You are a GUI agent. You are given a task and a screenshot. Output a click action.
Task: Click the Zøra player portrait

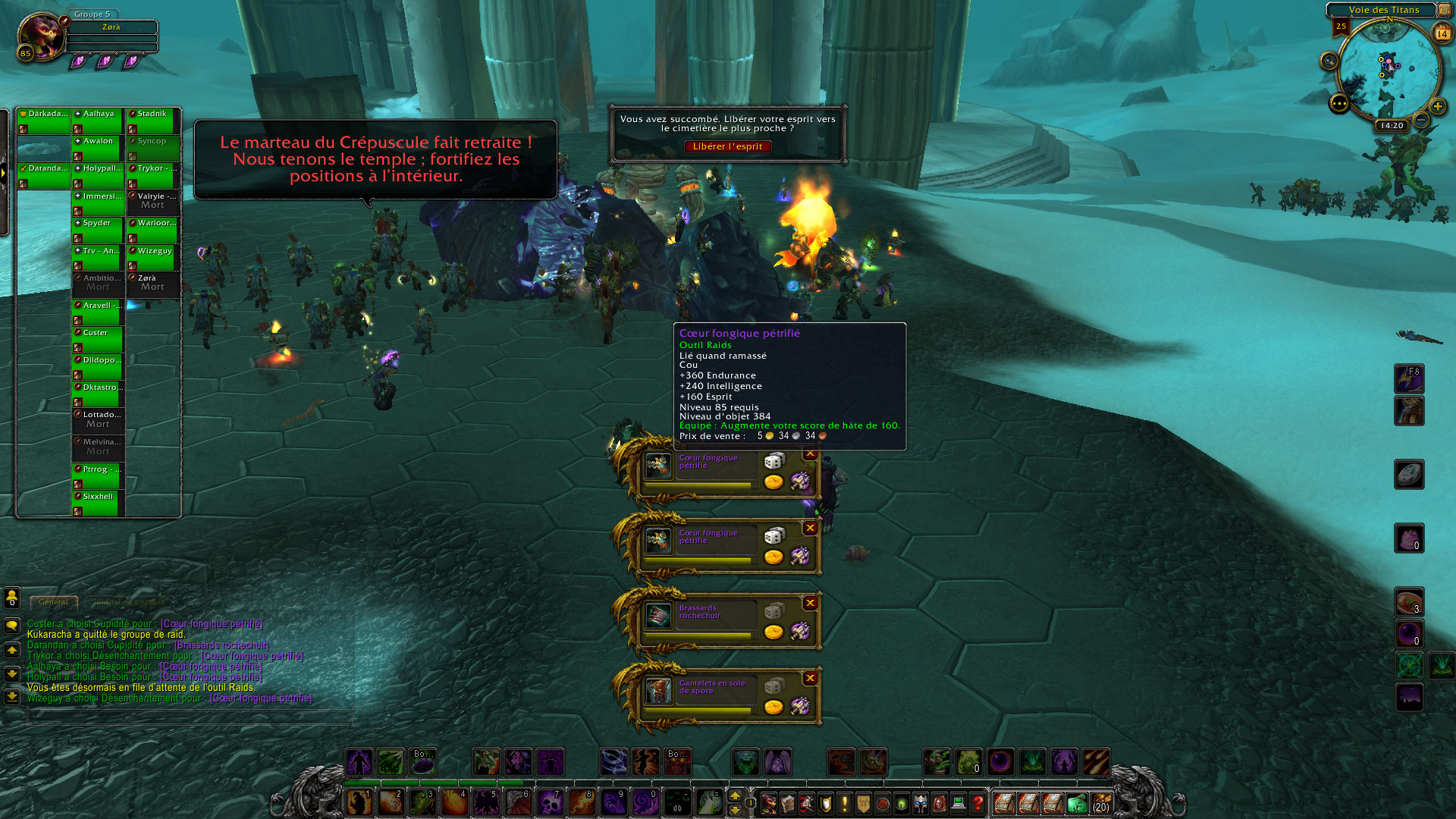point(42,36)
